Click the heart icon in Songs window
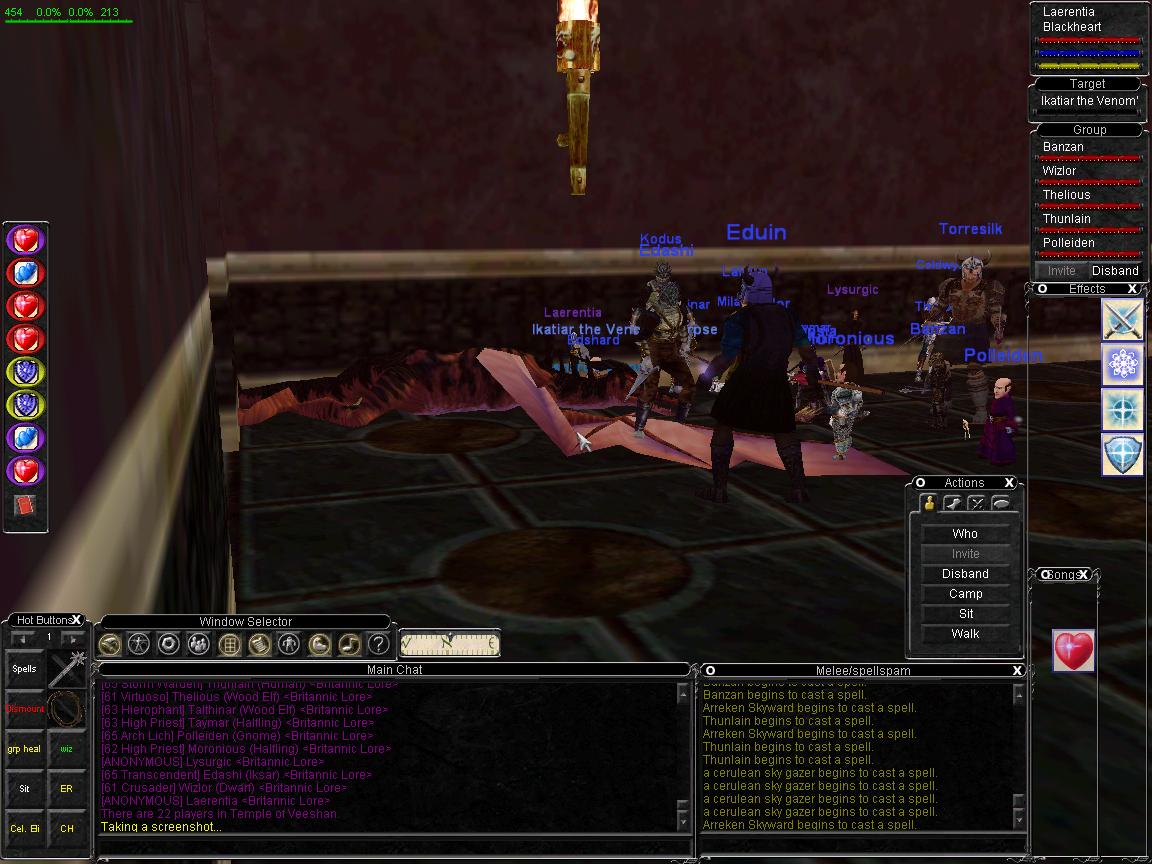 1073,651
